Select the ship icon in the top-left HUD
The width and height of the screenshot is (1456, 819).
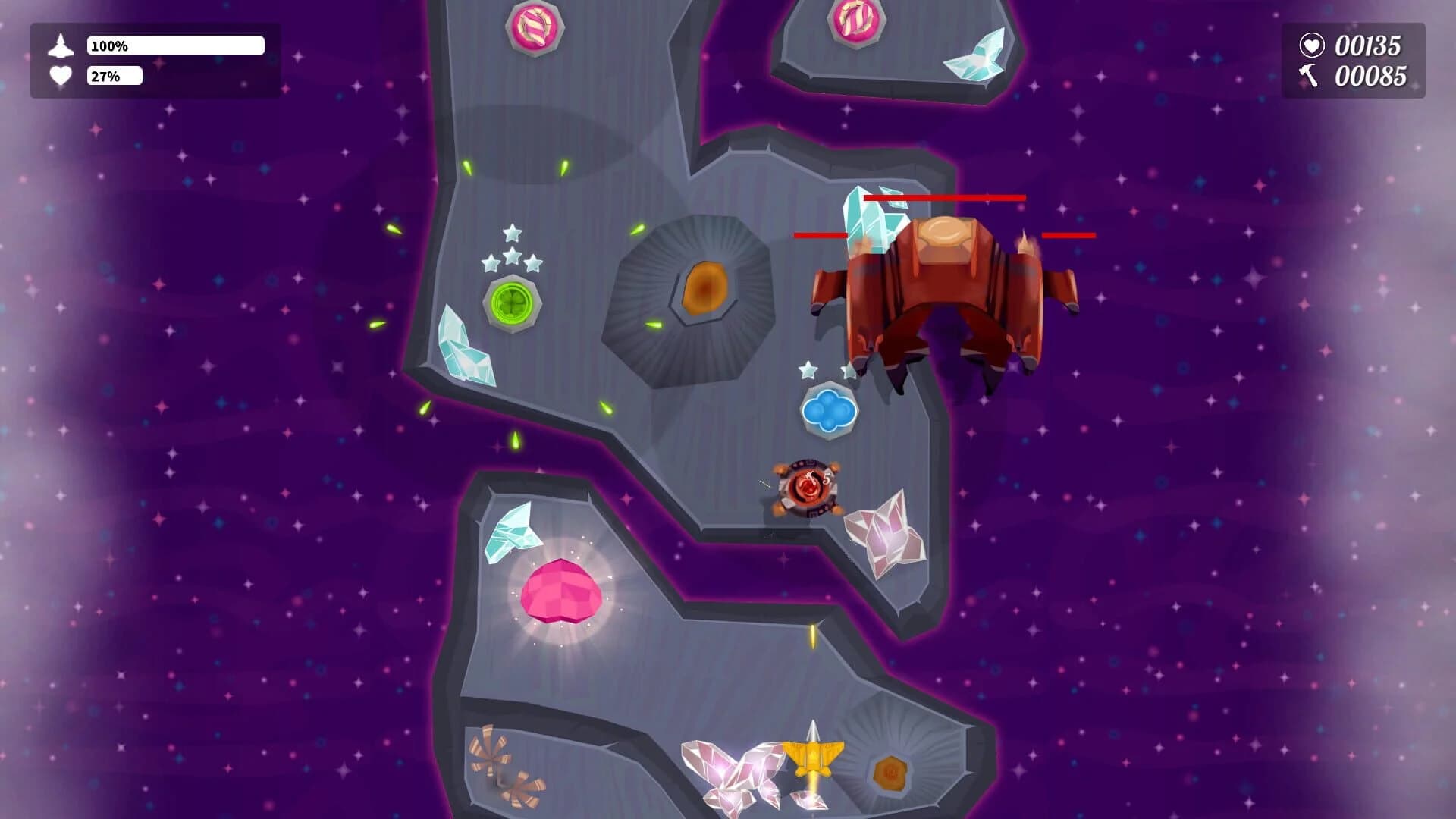coord(61,45)
